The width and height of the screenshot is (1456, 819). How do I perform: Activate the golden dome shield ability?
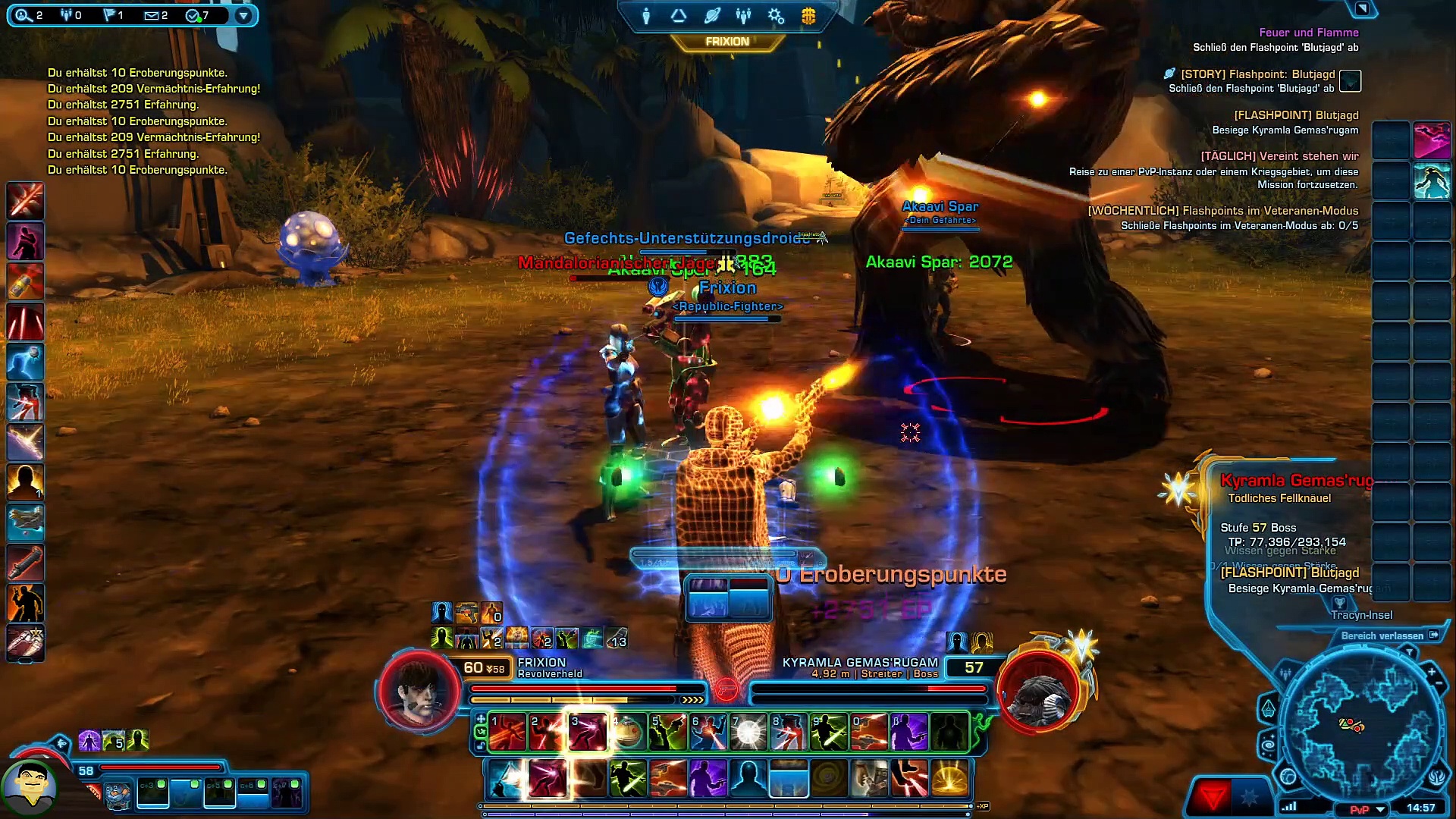coord(949,779)
